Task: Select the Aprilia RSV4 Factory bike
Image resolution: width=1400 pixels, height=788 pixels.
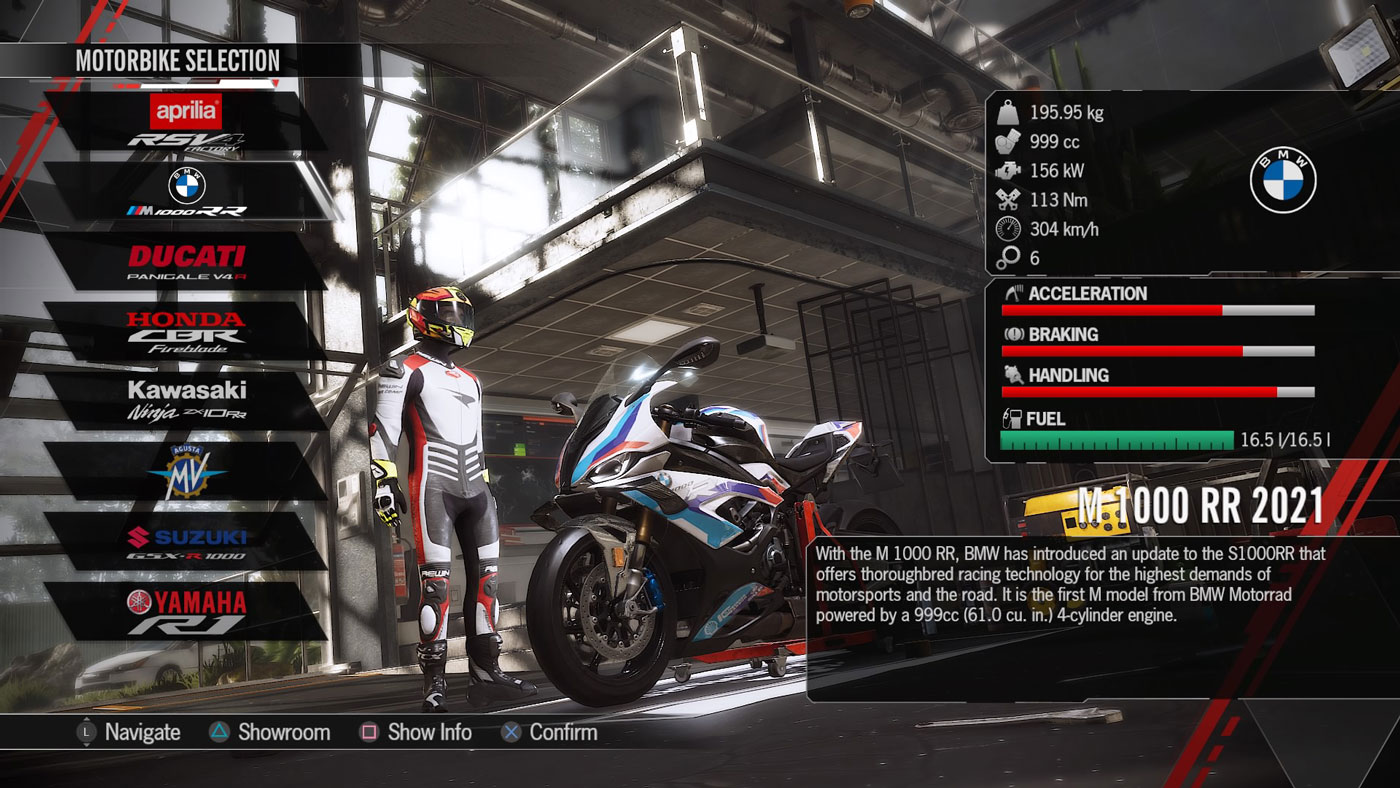Action: tap(186, 122)
